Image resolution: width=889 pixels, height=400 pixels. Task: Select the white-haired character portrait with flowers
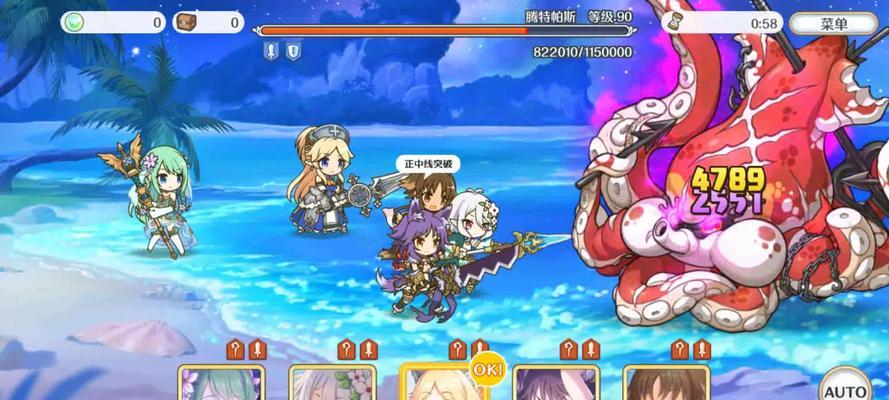(333, 383)
